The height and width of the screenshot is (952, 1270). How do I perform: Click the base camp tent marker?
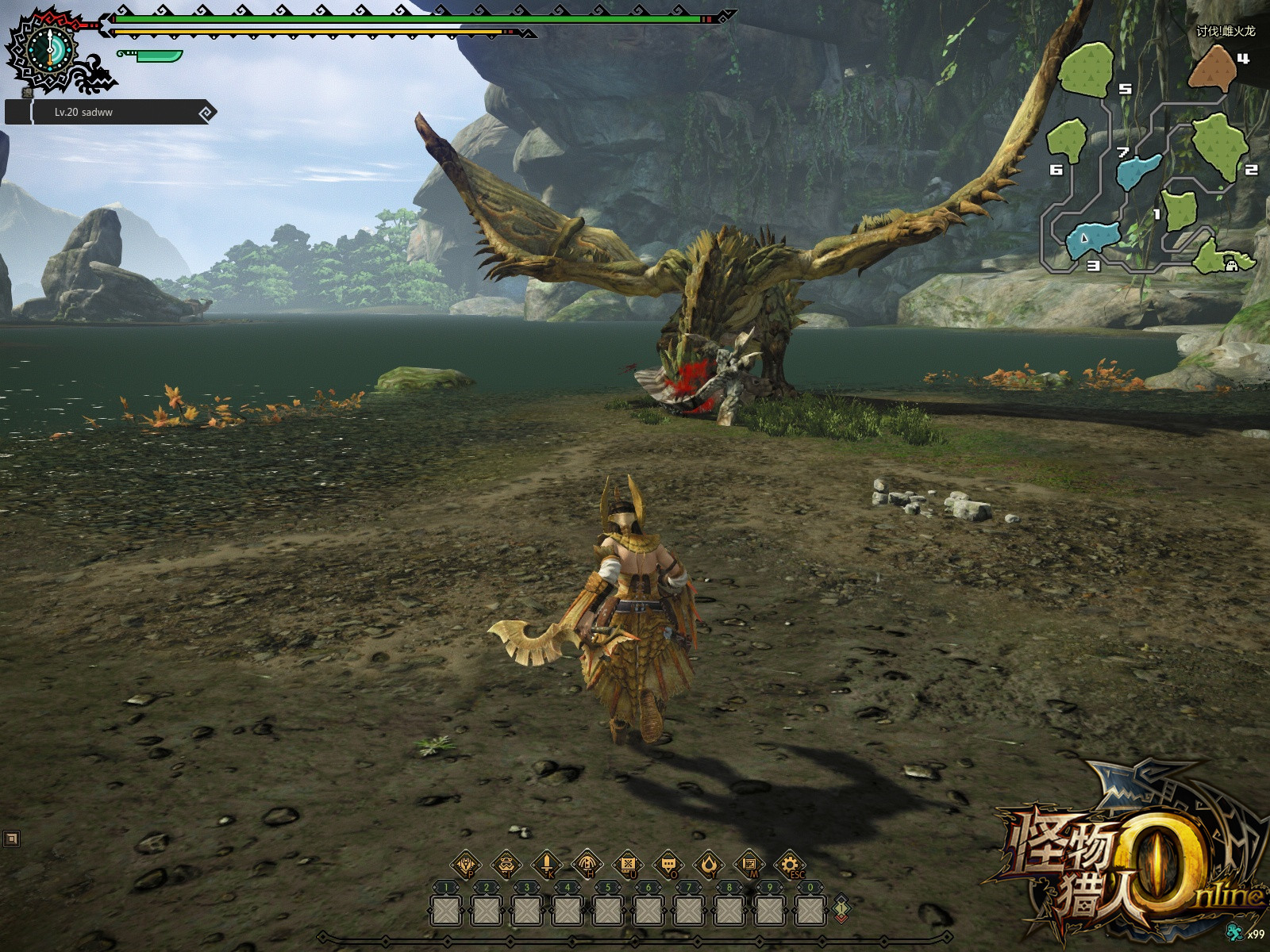click(1232, 266)
